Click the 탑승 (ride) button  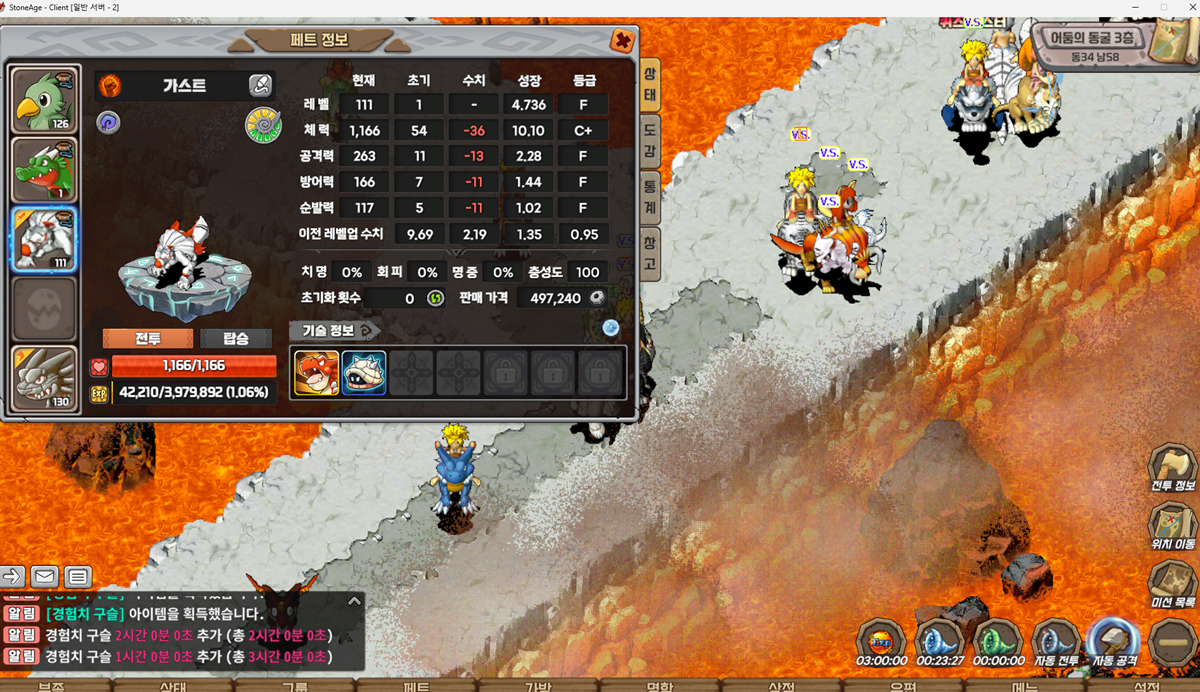coord(235,338)
